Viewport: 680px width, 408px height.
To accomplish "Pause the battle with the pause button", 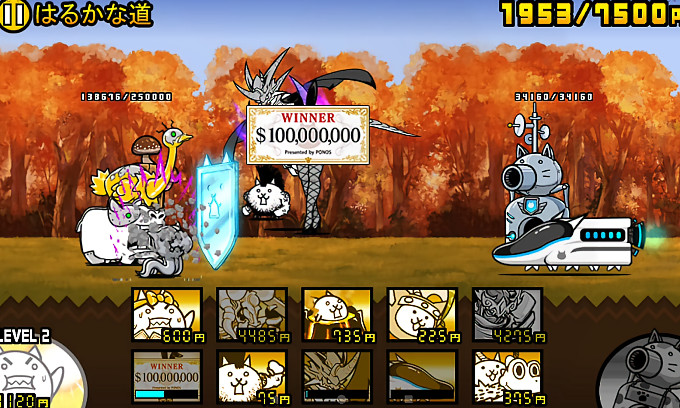I will [x=16, y=14].
